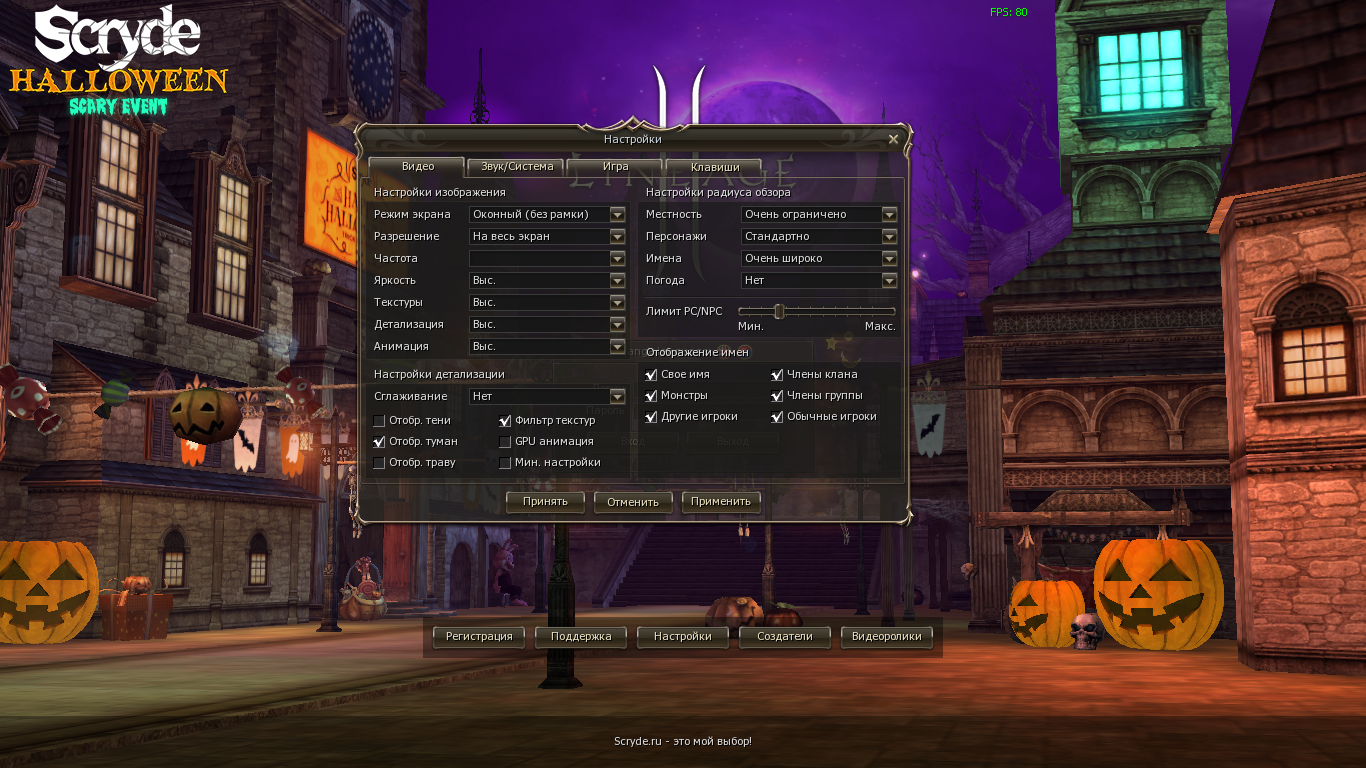Open the Игра settings tab
The image size is (1366, 768).
(x=614, y=167)
